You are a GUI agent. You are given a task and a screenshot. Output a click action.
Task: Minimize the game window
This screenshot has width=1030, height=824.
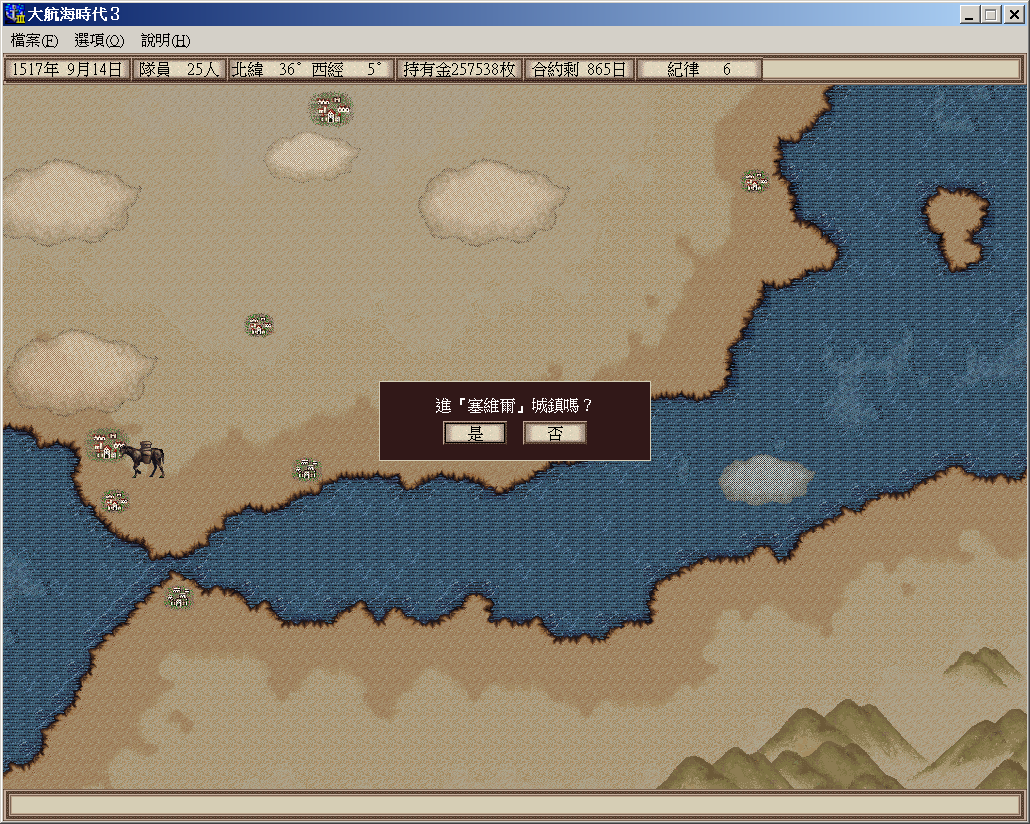click(970, 15)
